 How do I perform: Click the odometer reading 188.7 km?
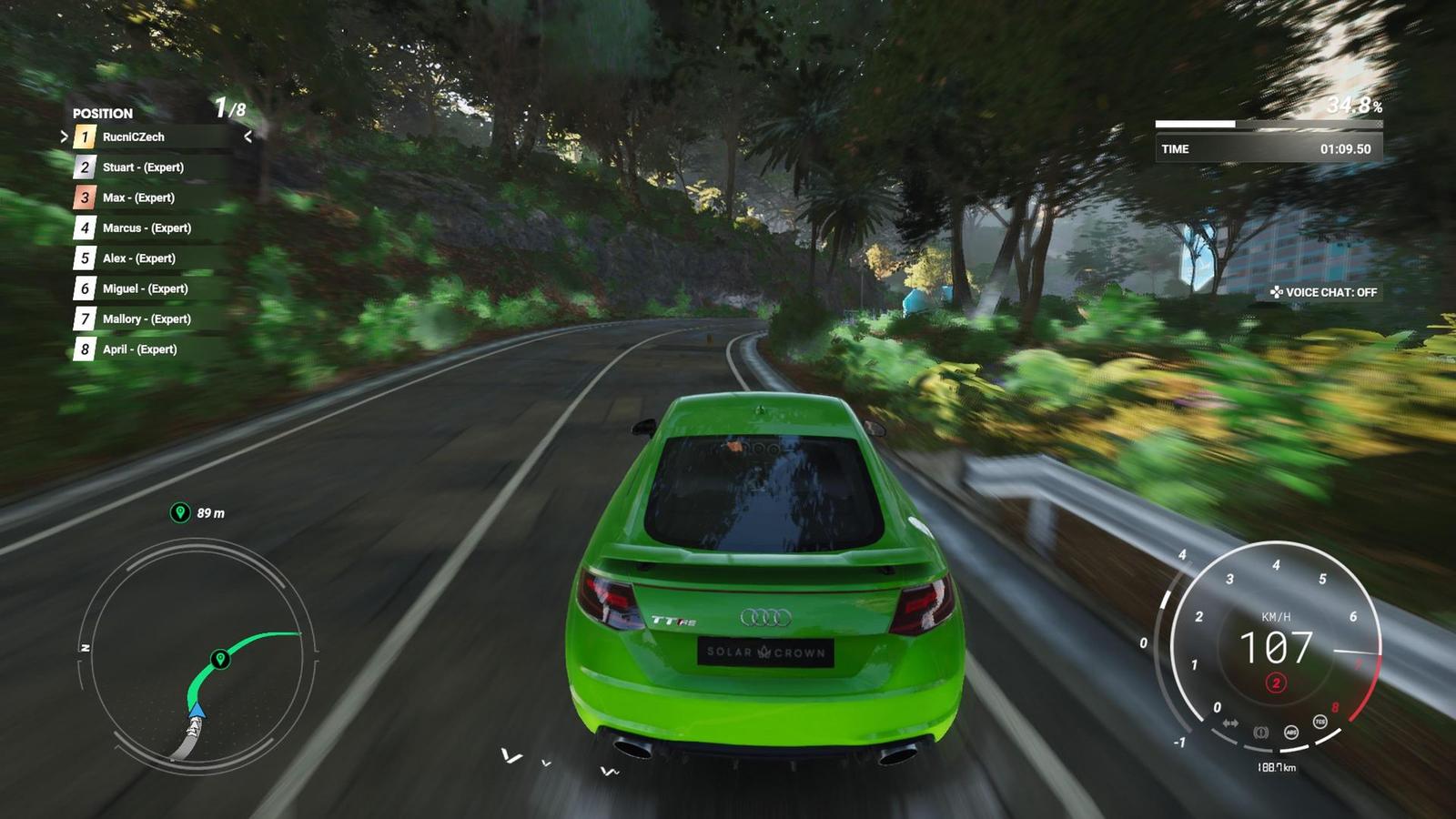tap(1276, 767)
